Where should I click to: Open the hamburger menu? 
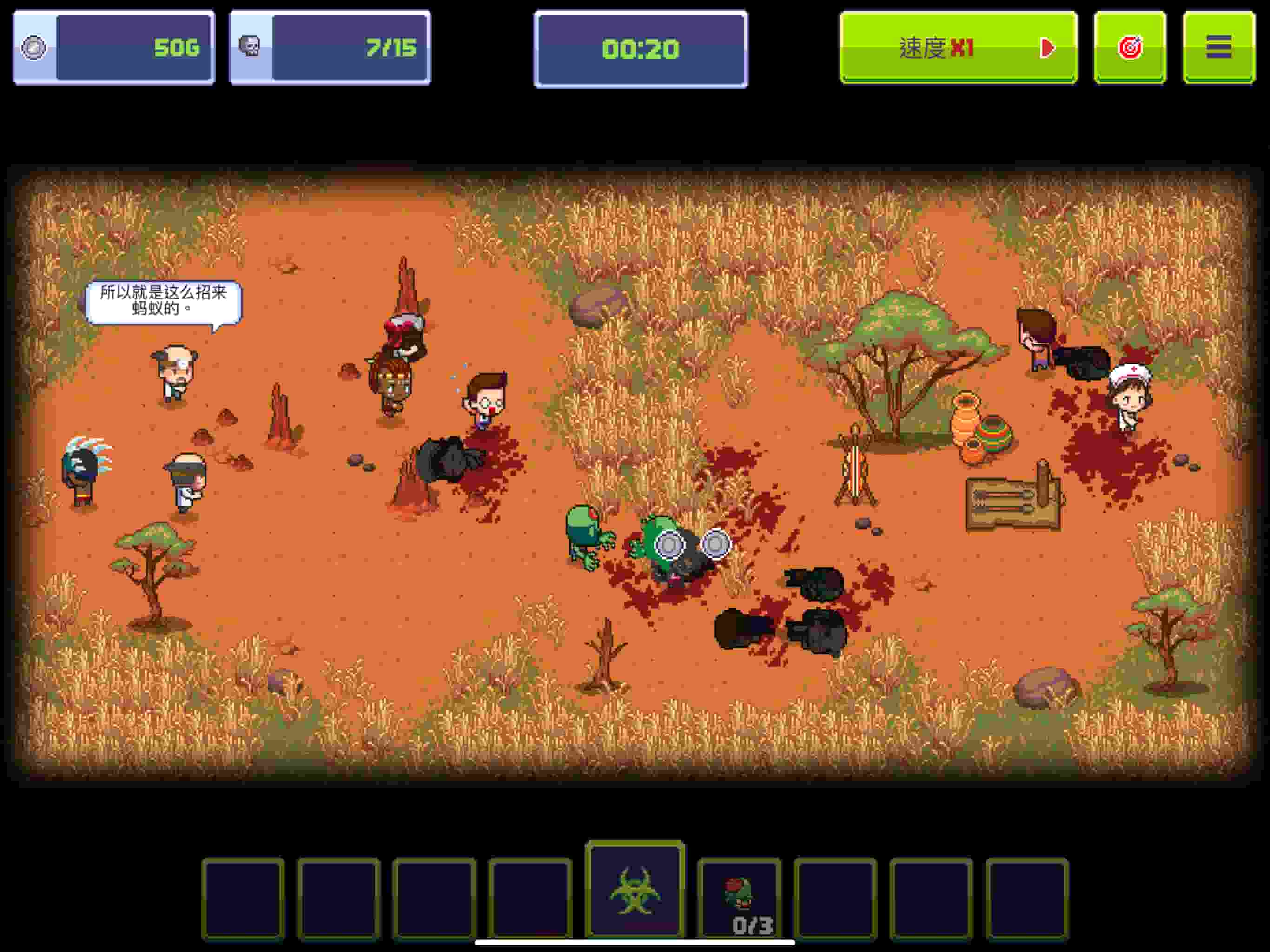click(1218, 48)
